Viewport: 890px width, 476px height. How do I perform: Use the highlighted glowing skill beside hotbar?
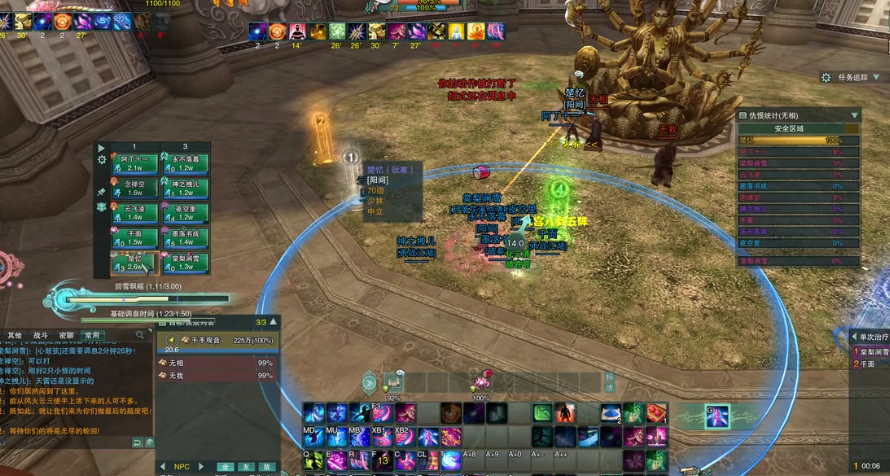[716, 416]
